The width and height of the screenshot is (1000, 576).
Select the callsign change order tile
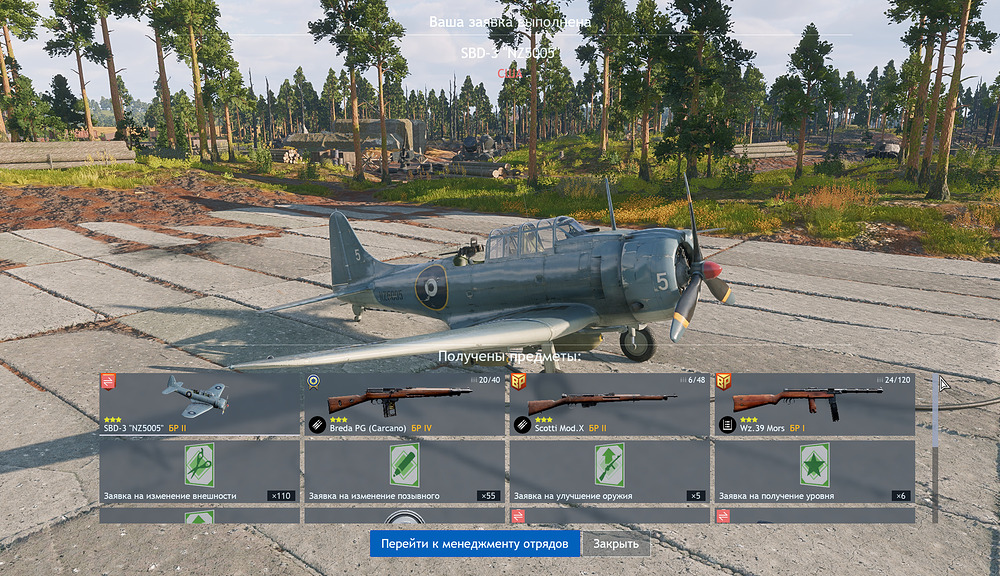point(404,471)
